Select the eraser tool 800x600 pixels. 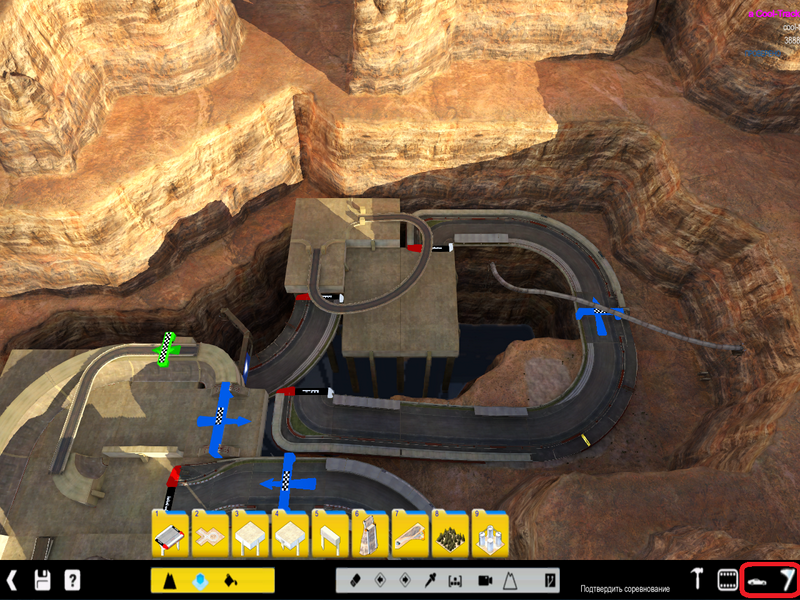(x=353, y=580)
